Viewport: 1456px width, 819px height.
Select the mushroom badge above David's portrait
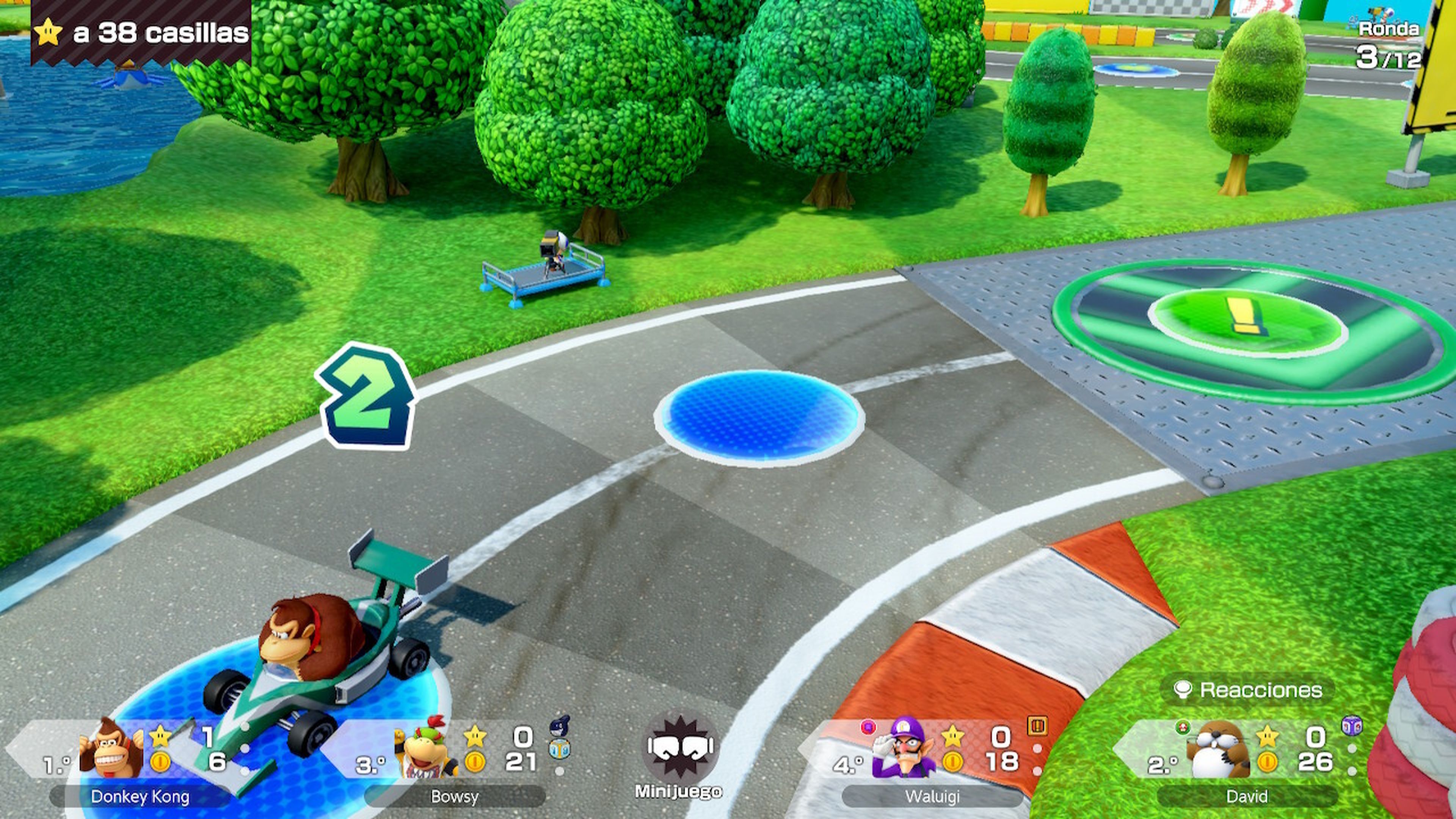(x=1183, y=728)
